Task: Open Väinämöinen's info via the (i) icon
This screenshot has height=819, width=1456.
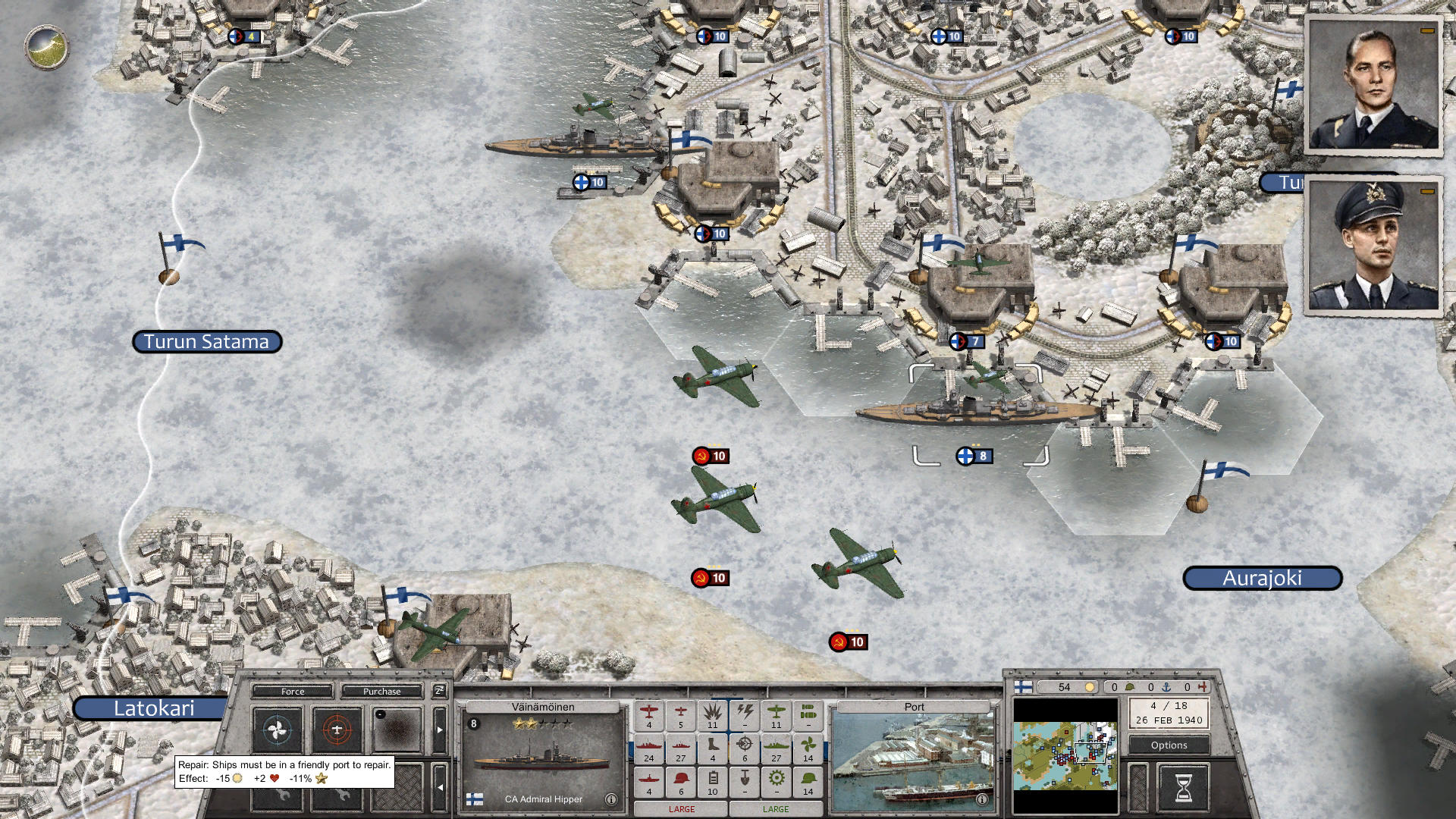Action: pos(611,799)
